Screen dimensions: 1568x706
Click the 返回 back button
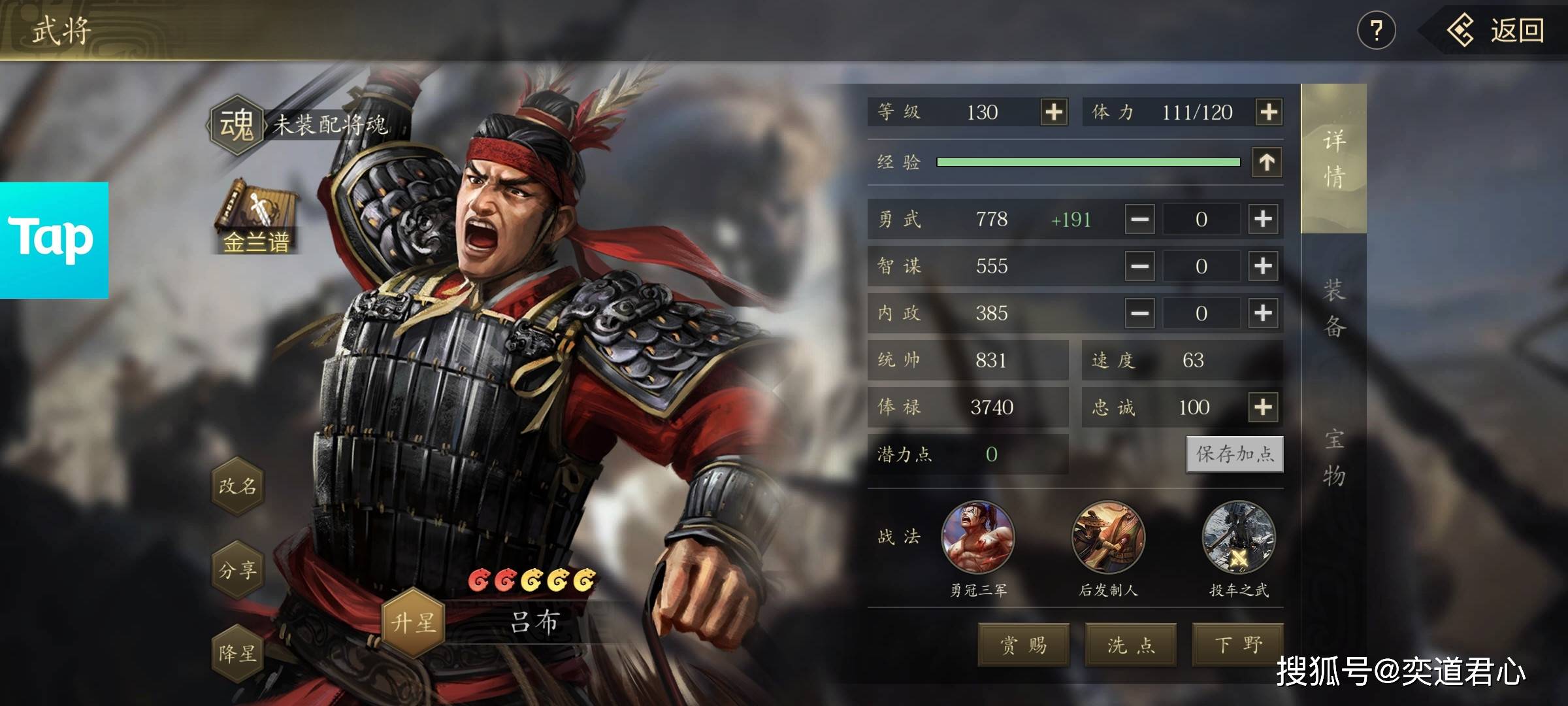[1496, 31]
